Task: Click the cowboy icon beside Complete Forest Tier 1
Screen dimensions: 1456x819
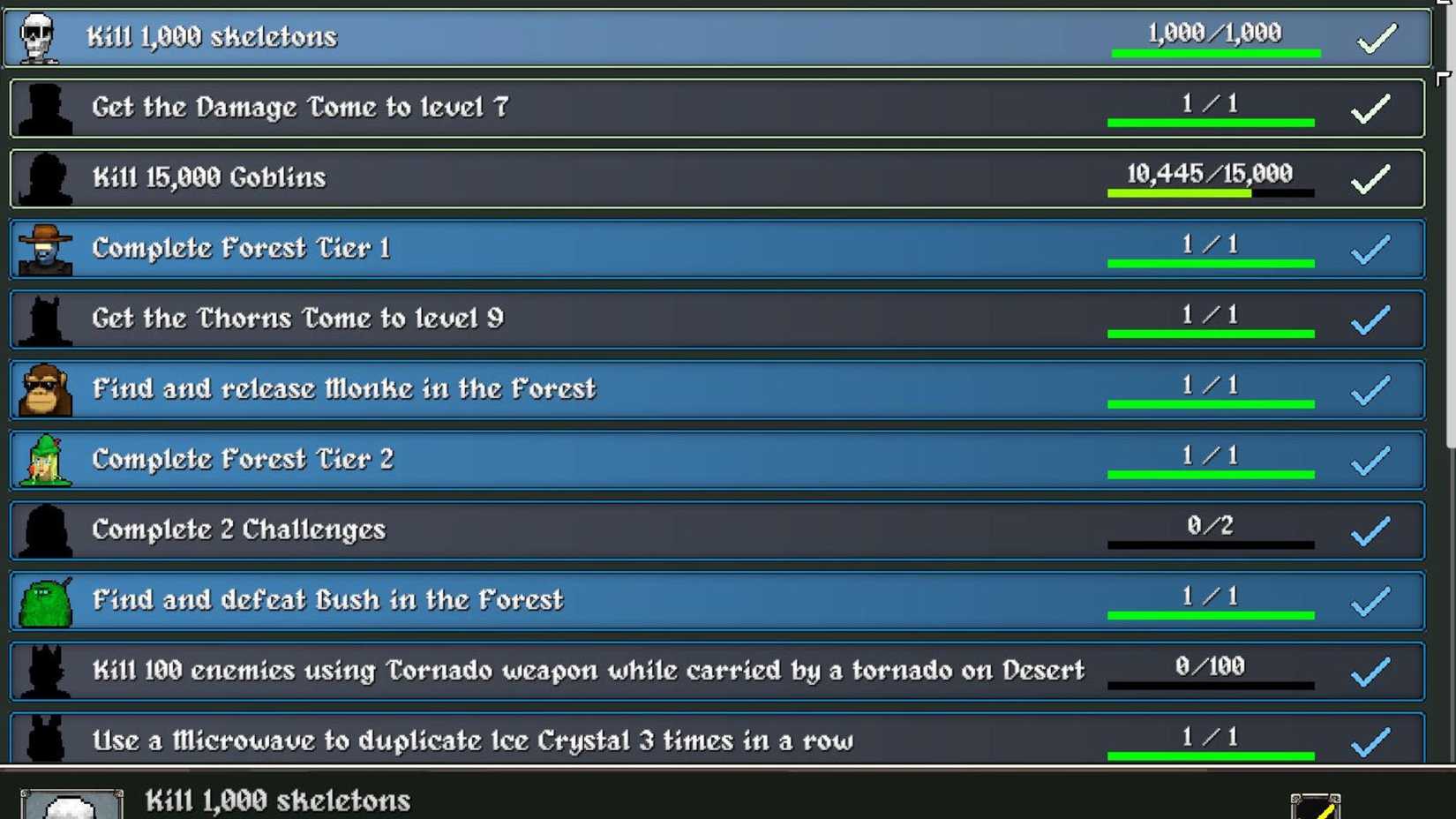Action: (x=42, y=248)
